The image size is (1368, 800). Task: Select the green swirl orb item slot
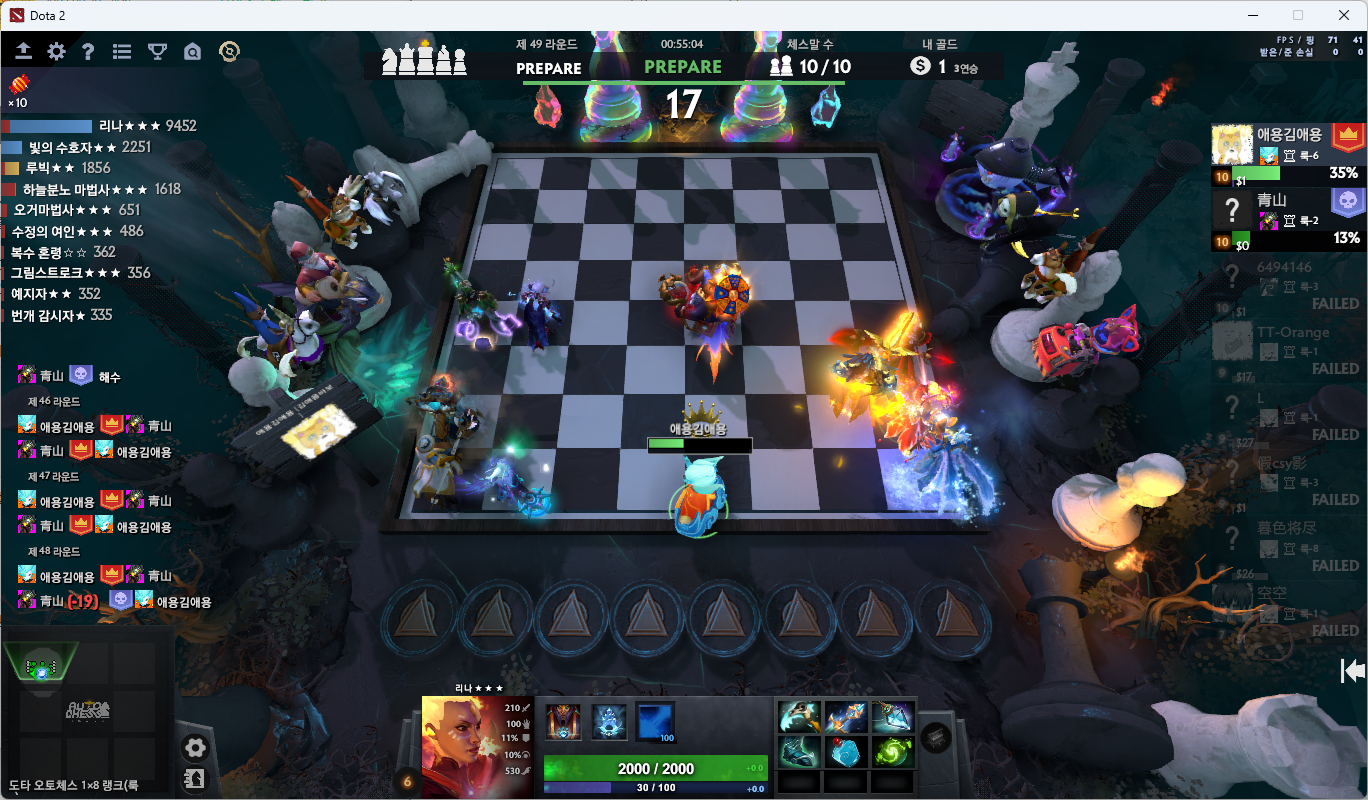pos(892,751)
